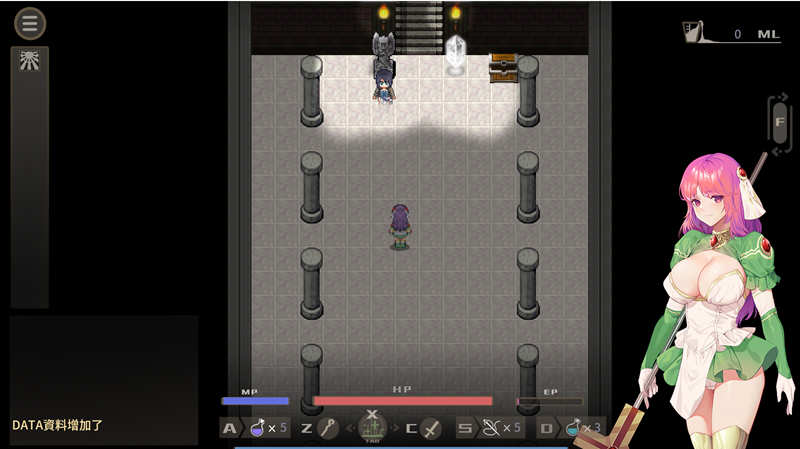Image resolution: width=800 pixels, height=449 pixels.
Task: Use the white feather item slot
Action: (x=490, y=429)
